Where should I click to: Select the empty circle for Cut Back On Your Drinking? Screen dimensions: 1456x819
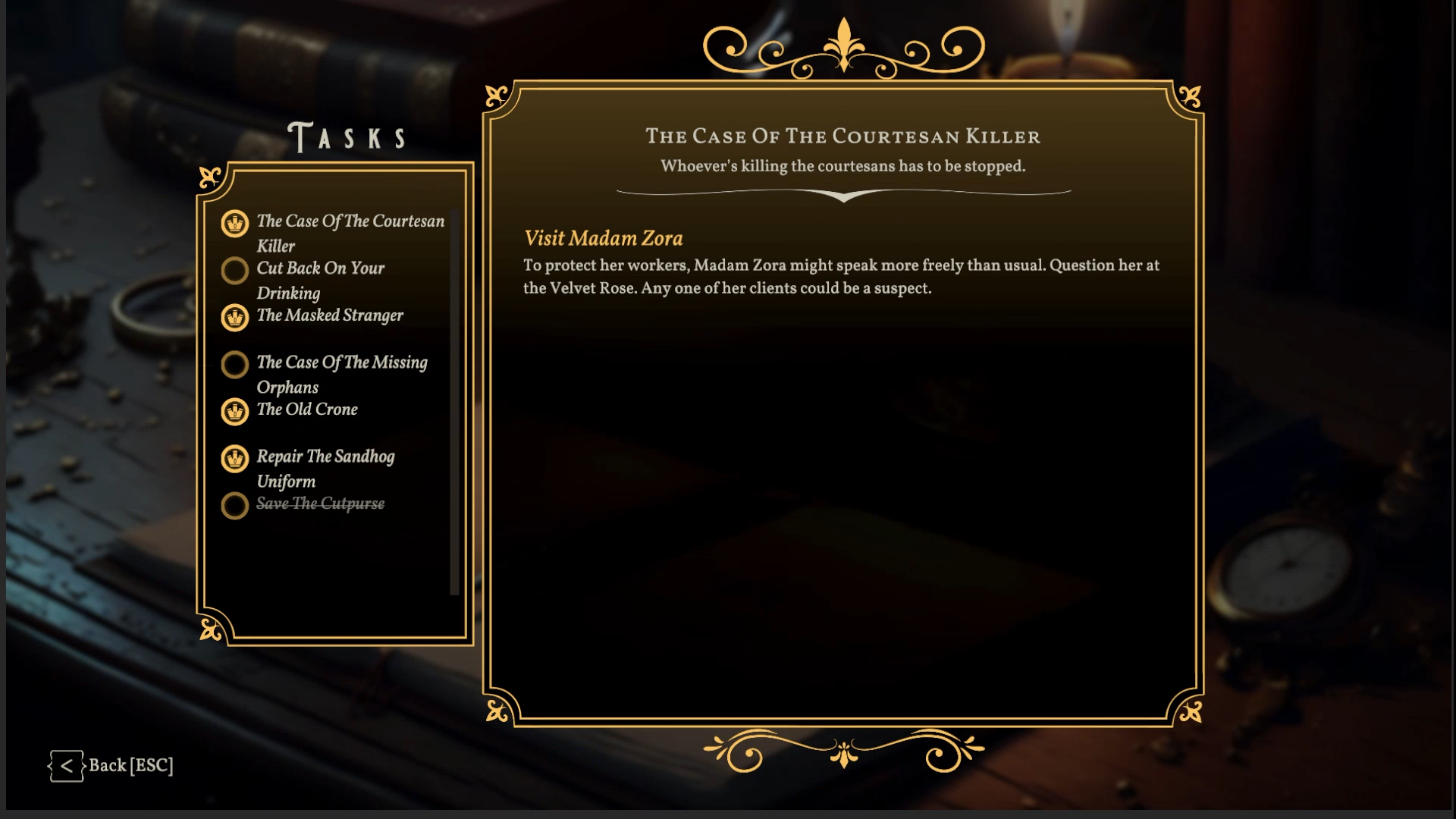(235, 271)
